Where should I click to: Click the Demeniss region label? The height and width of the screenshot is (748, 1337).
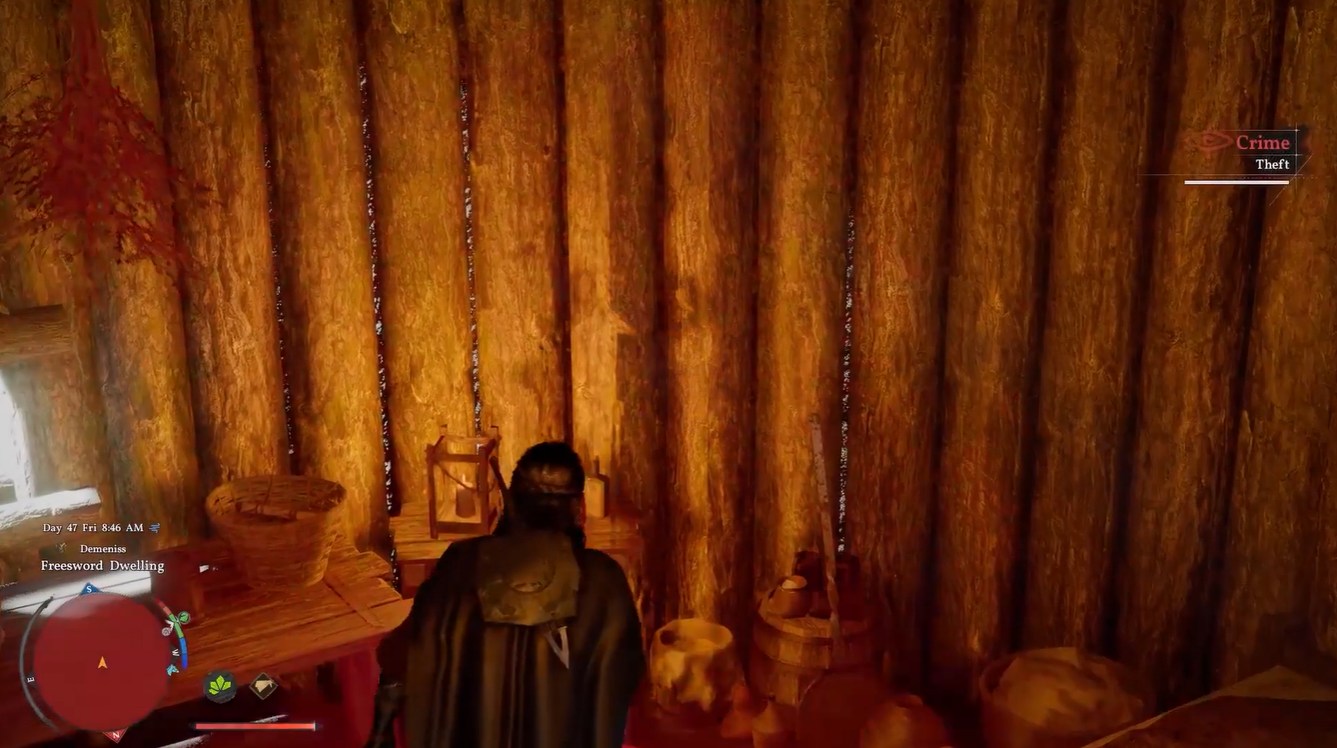(x=102, y=549)
